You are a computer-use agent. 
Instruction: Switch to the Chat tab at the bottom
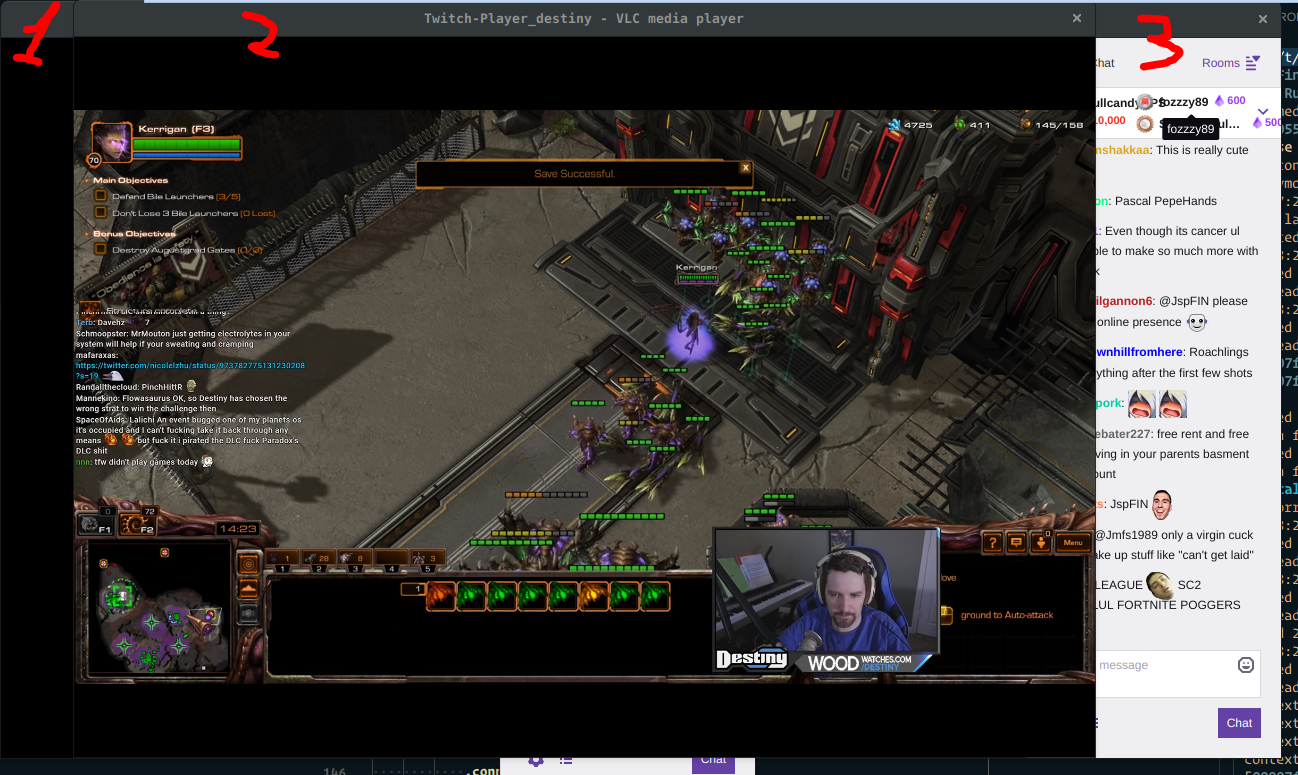(713, 760)
